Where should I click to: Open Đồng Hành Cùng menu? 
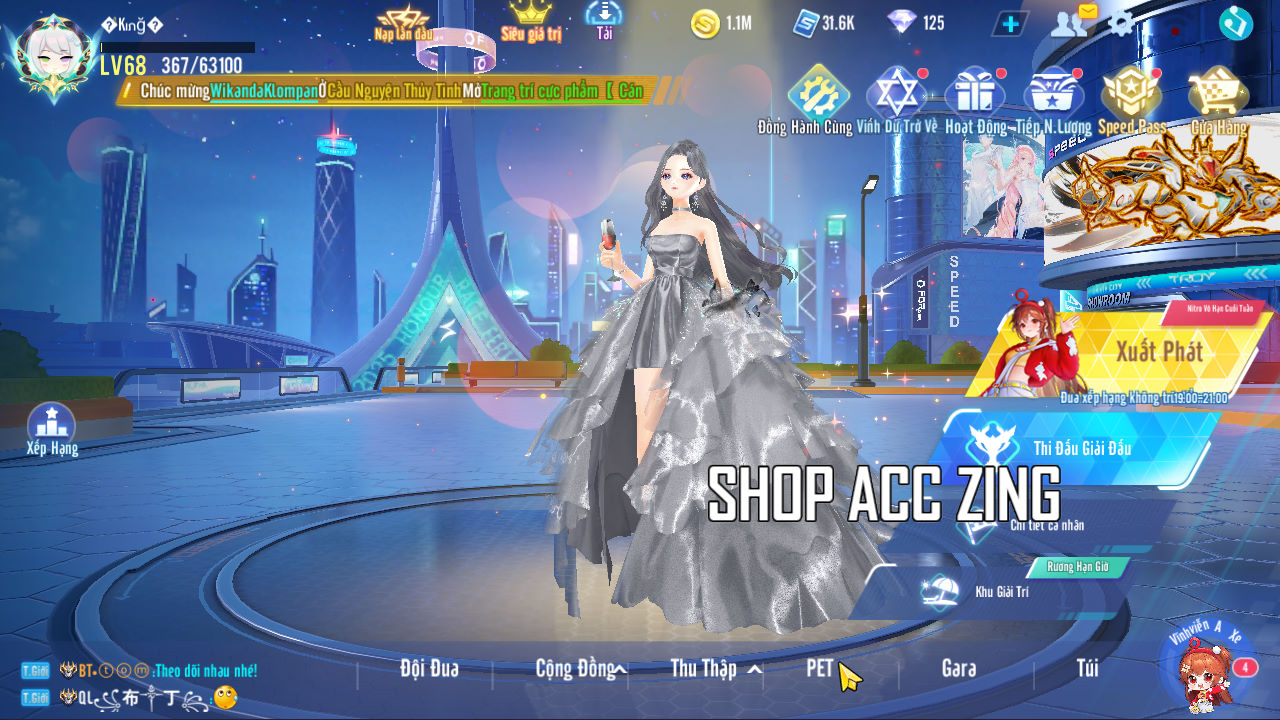coord(818,98)
